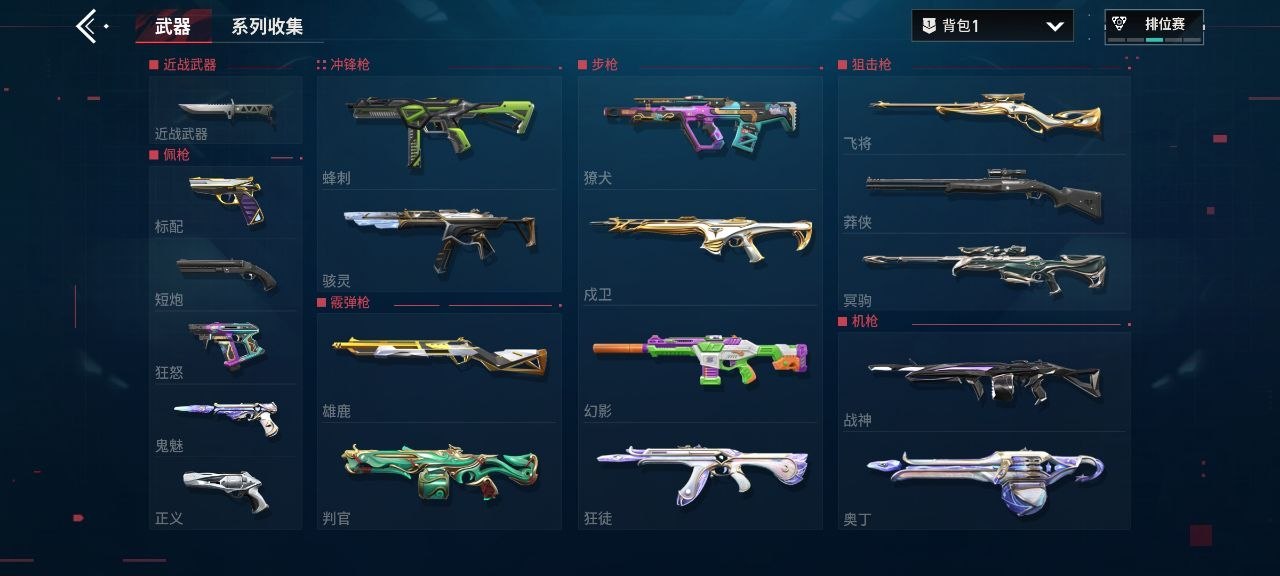Choose the 狂徒 rifle slot
1280x576 pixels.
(x=700, y=475)
